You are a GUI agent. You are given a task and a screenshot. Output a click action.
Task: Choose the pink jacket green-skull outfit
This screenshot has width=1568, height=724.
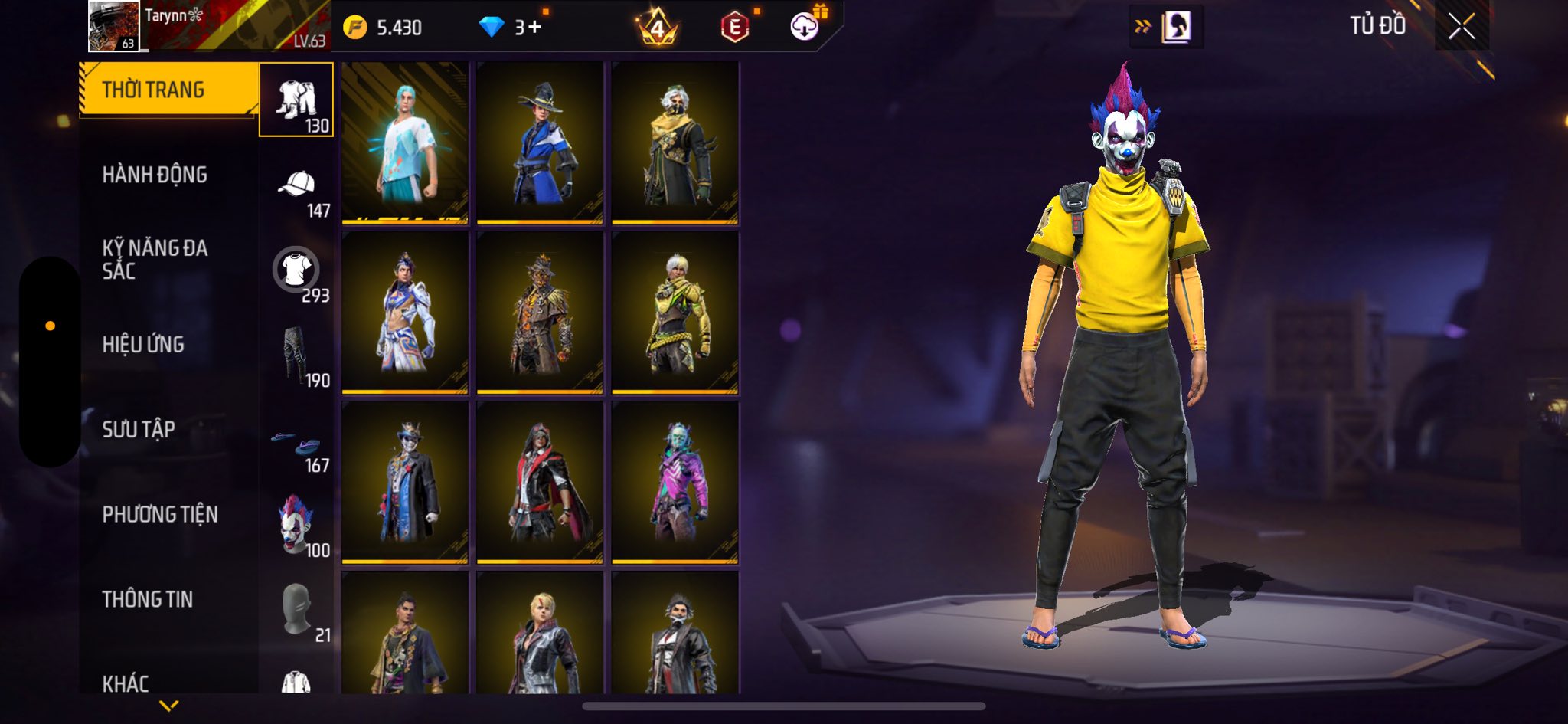[x=675, y=483]
